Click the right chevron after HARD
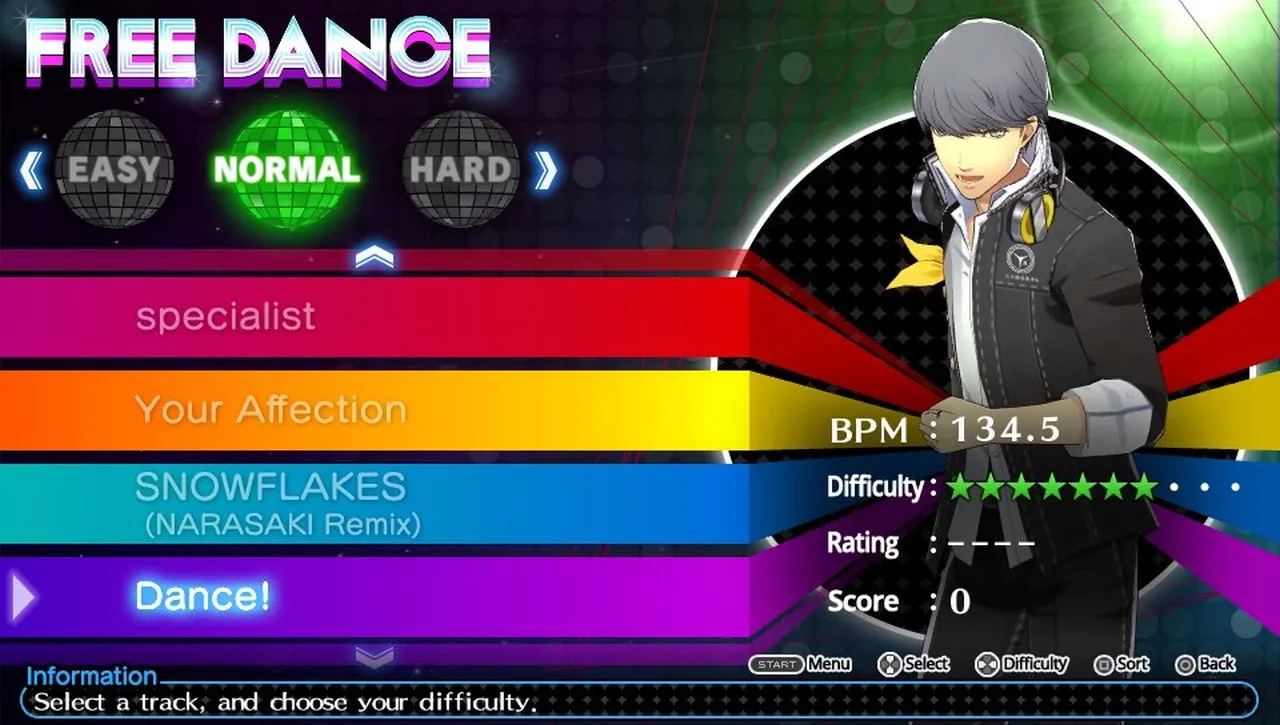Image resolution: width=1280 pixels, height=725 pixels. [545, 170]
